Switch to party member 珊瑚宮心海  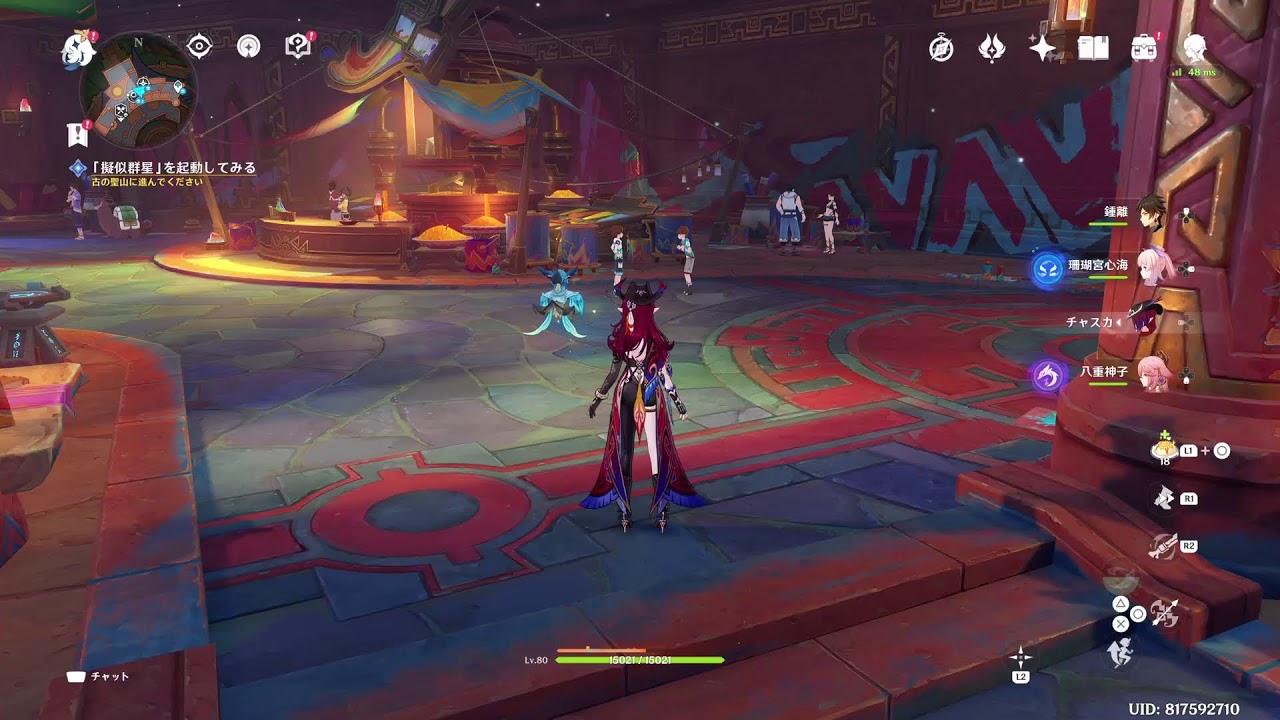point(1151,266)
